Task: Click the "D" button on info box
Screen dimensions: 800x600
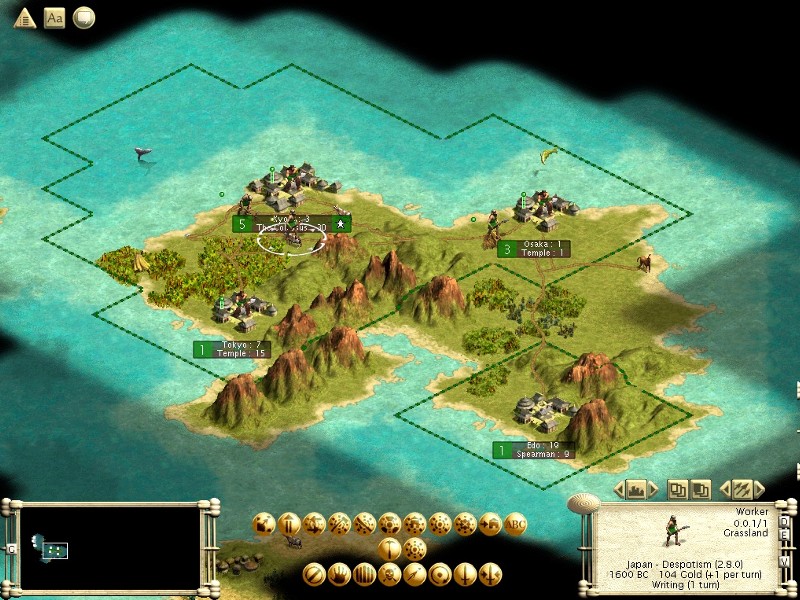Action: tap(785, 520)
